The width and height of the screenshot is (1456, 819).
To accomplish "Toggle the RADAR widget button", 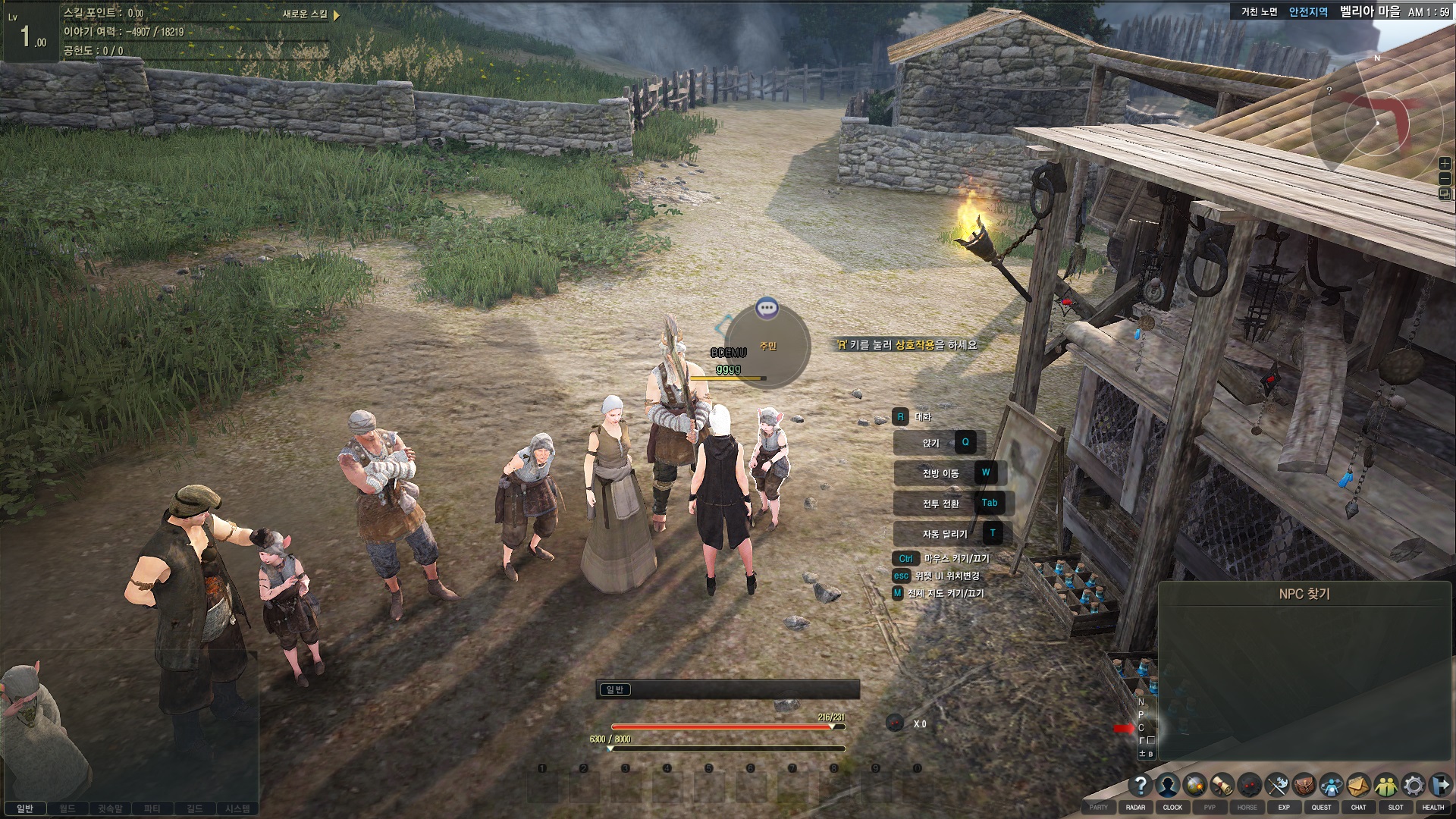I will pos(1135,808).
